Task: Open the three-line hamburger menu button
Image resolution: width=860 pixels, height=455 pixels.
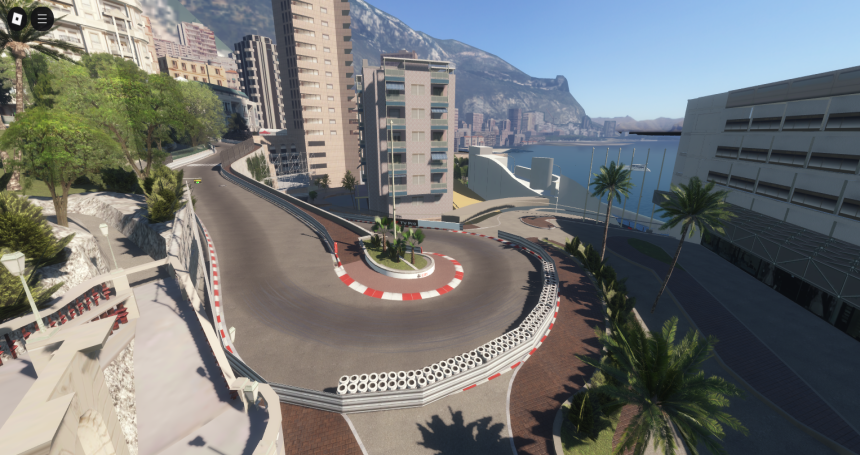Action: 42,17
